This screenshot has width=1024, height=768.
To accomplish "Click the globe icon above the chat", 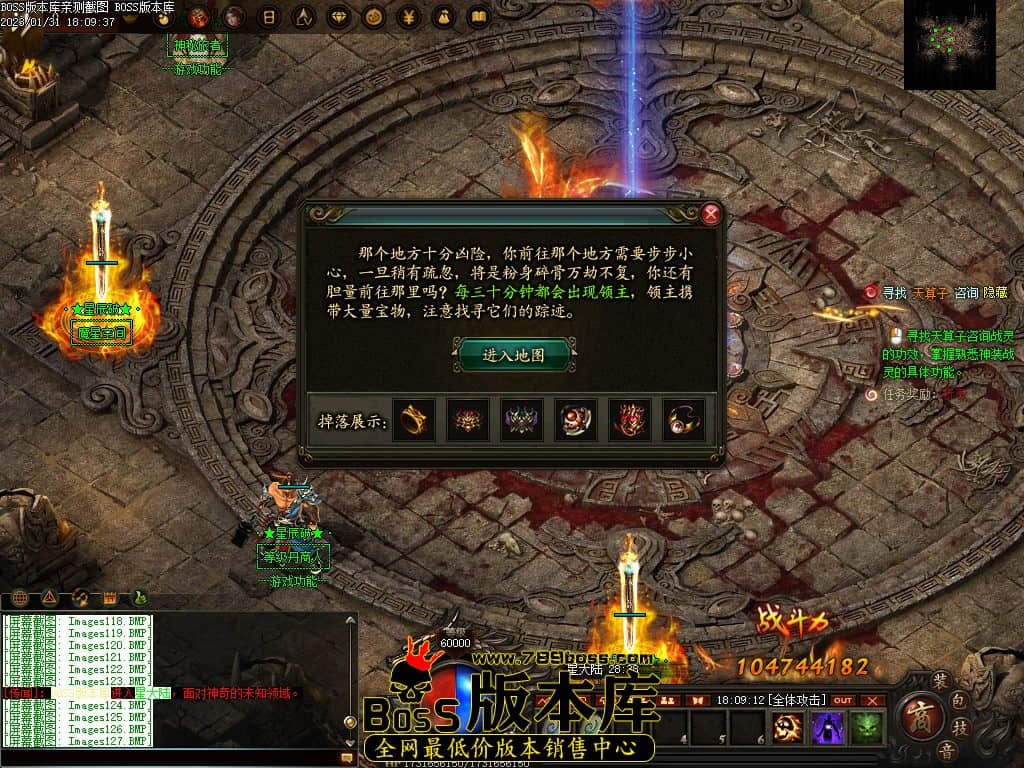I will 19,598.
